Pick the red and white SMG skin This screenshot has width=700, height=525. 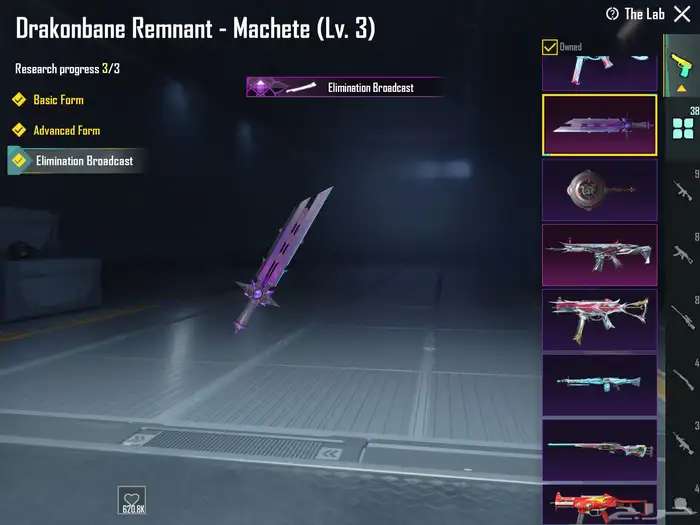(x=599, y=319)
